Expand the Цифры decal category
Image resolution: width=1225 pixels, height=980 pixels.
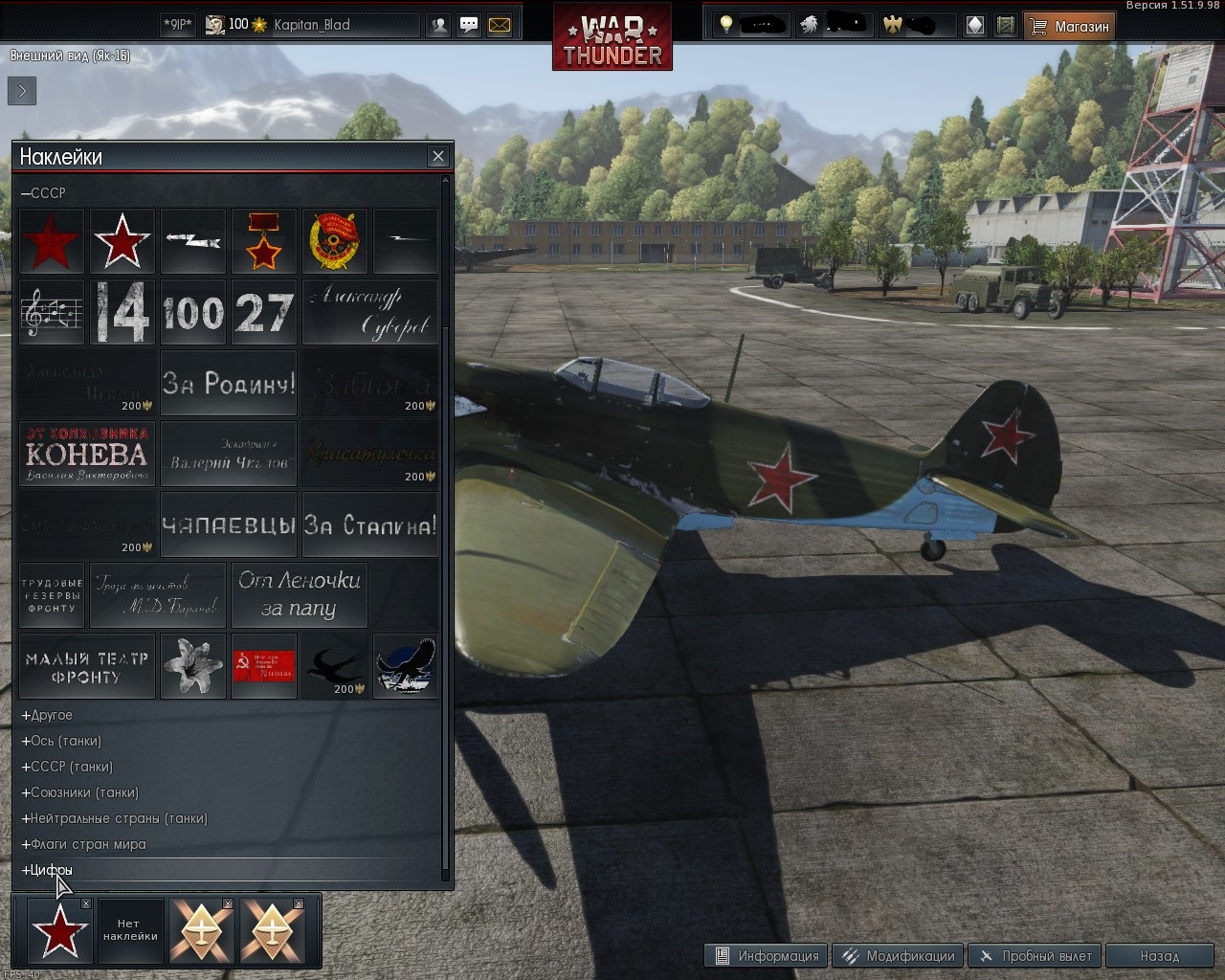tap(48, 870)
